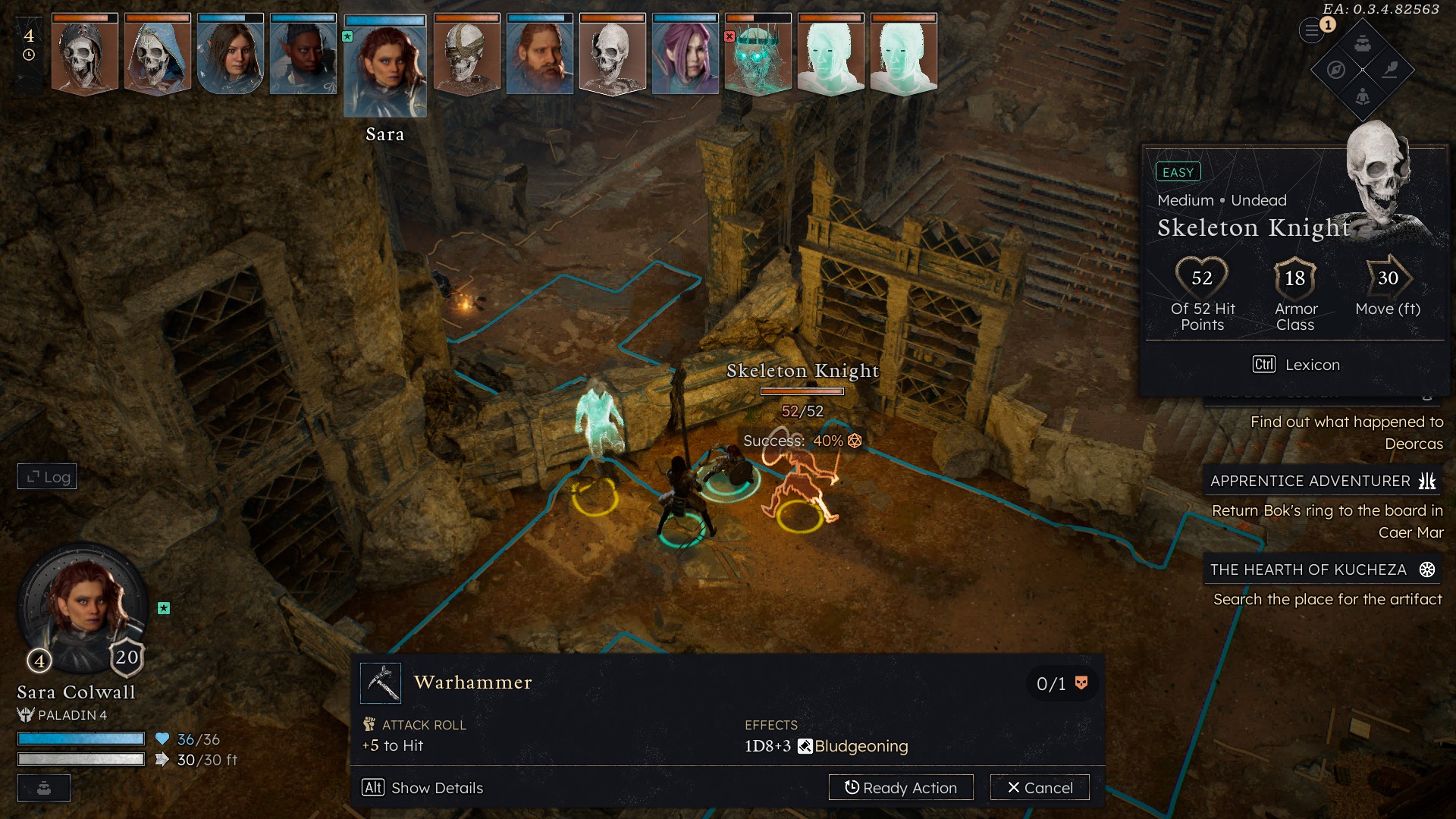Click the Warhammer weapon icon
The height and width of the screenshot is (819, 1456).
pos(381,682)
